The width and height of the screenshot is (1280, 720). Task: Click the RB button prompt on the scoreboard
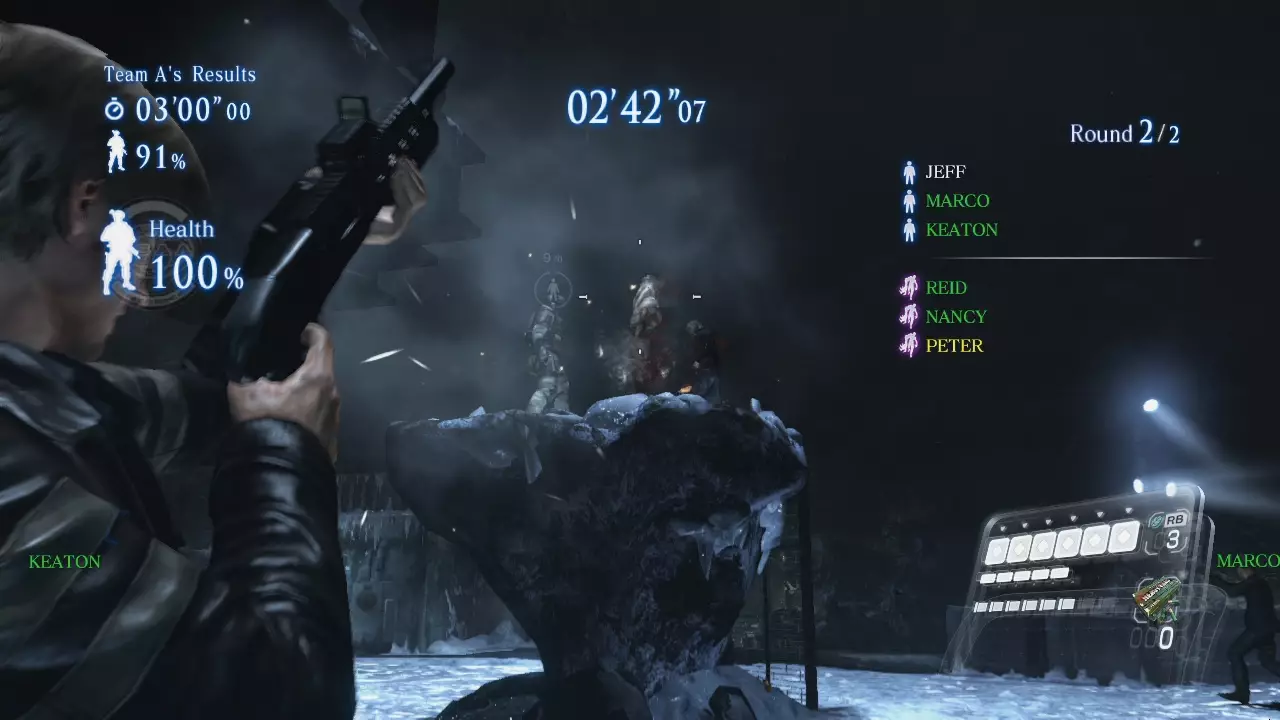coord(1175,519)
